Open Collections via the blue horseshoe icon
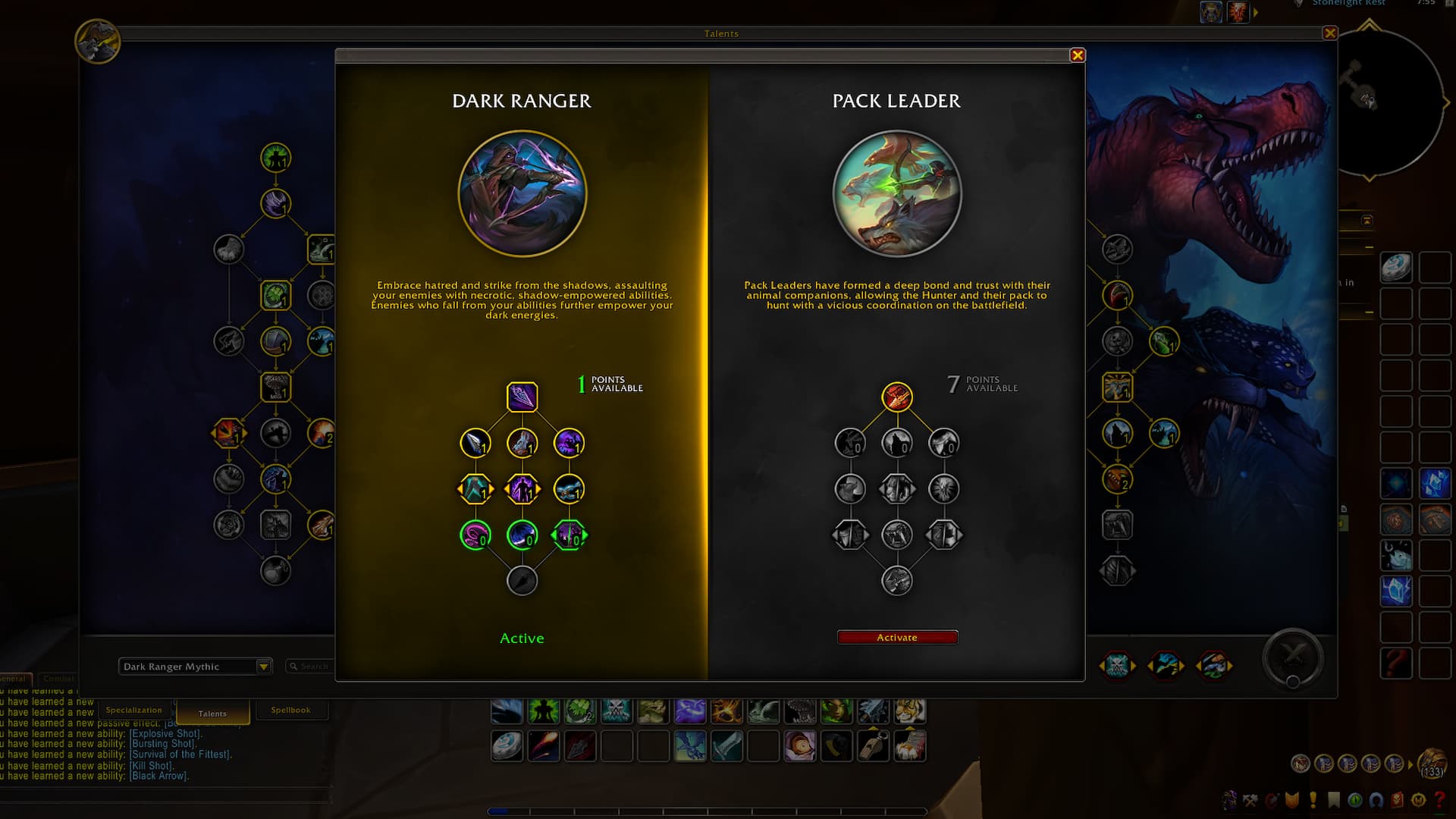Image resolution: width=1456 pixels, height=819 pixels. click(1376, 800)
